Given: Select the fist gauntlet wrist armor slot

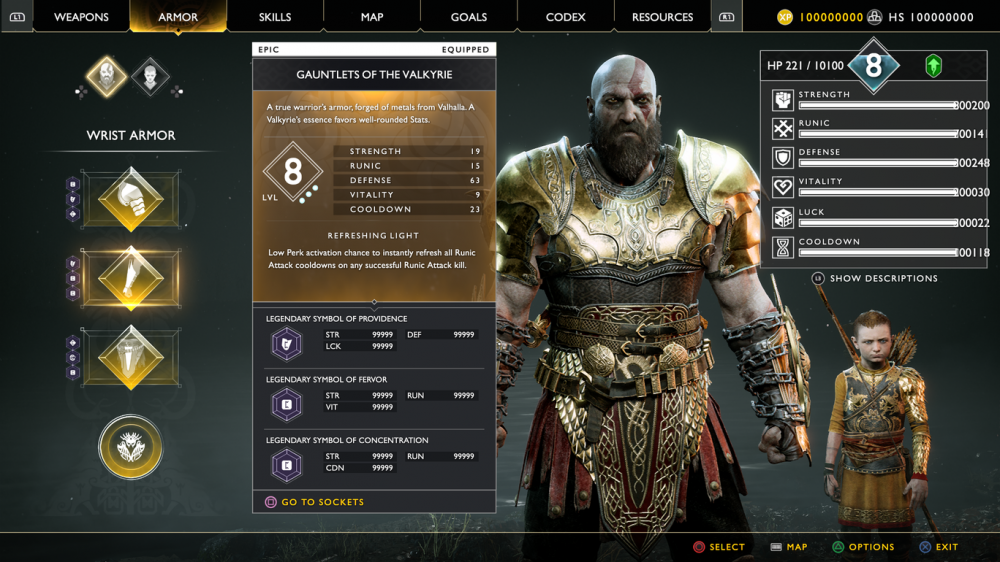Looking at the screenshot, I should click(x=131, y=199).
